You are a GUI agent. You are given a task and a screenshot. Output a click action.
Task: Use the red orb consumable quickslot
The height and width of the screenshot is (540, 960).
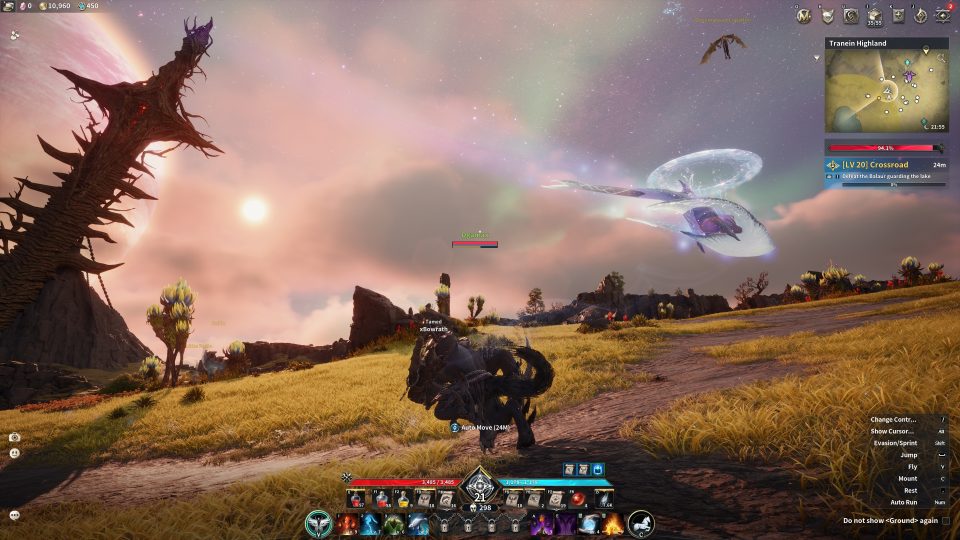point(578,498)
